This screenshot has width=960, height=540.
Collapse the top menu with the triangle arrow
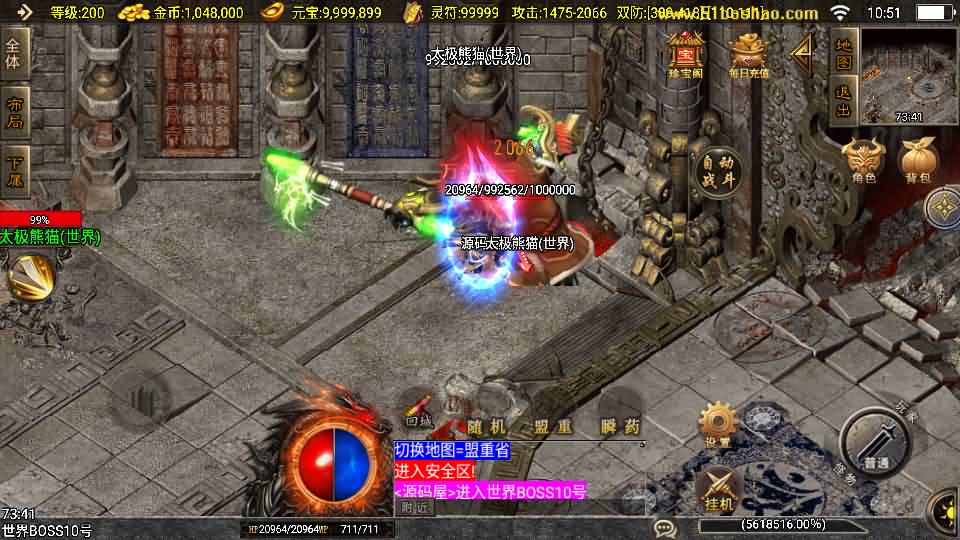click(801, 54)
